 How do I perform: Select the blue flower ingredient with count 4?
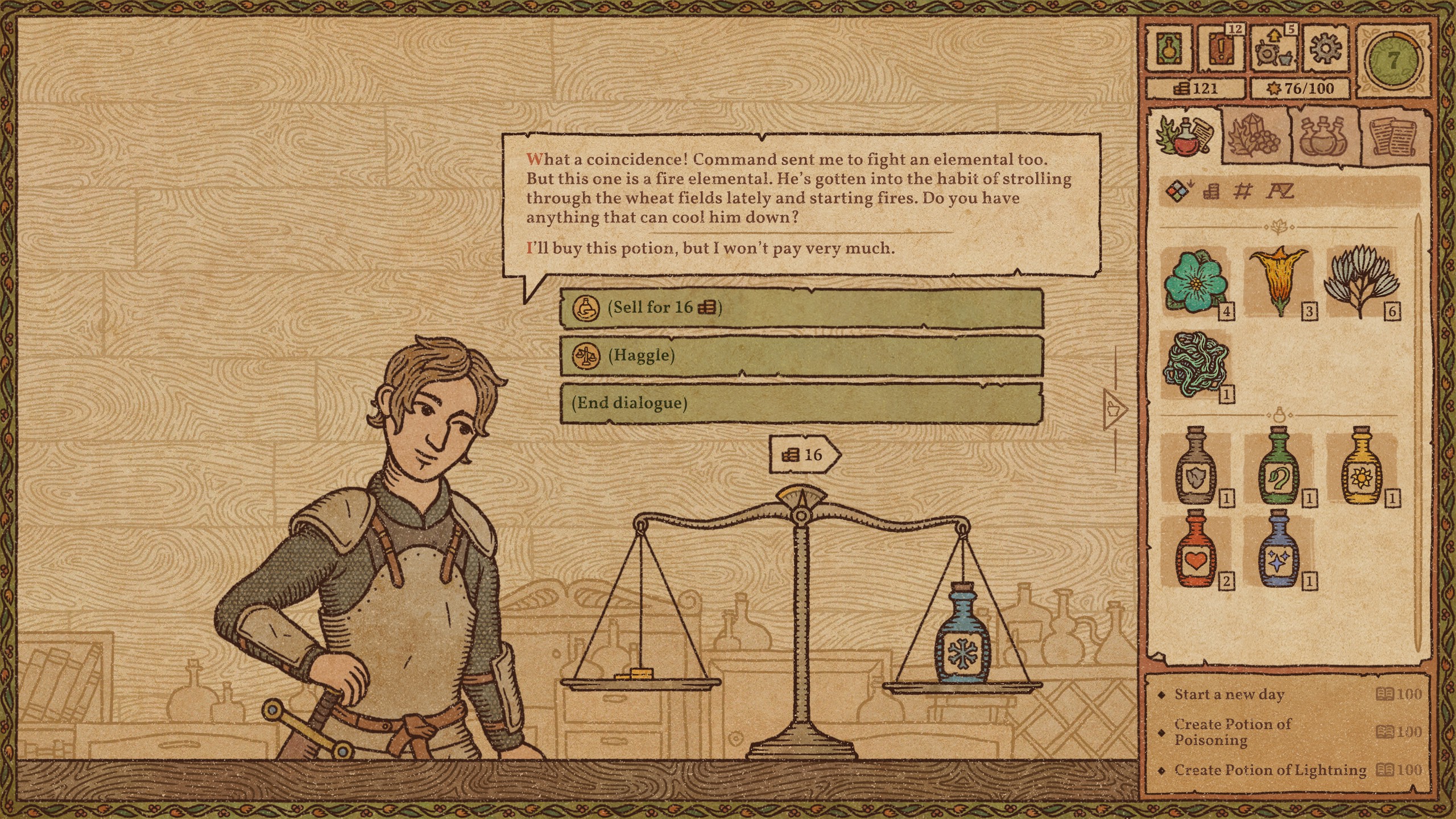point(1194,284)
